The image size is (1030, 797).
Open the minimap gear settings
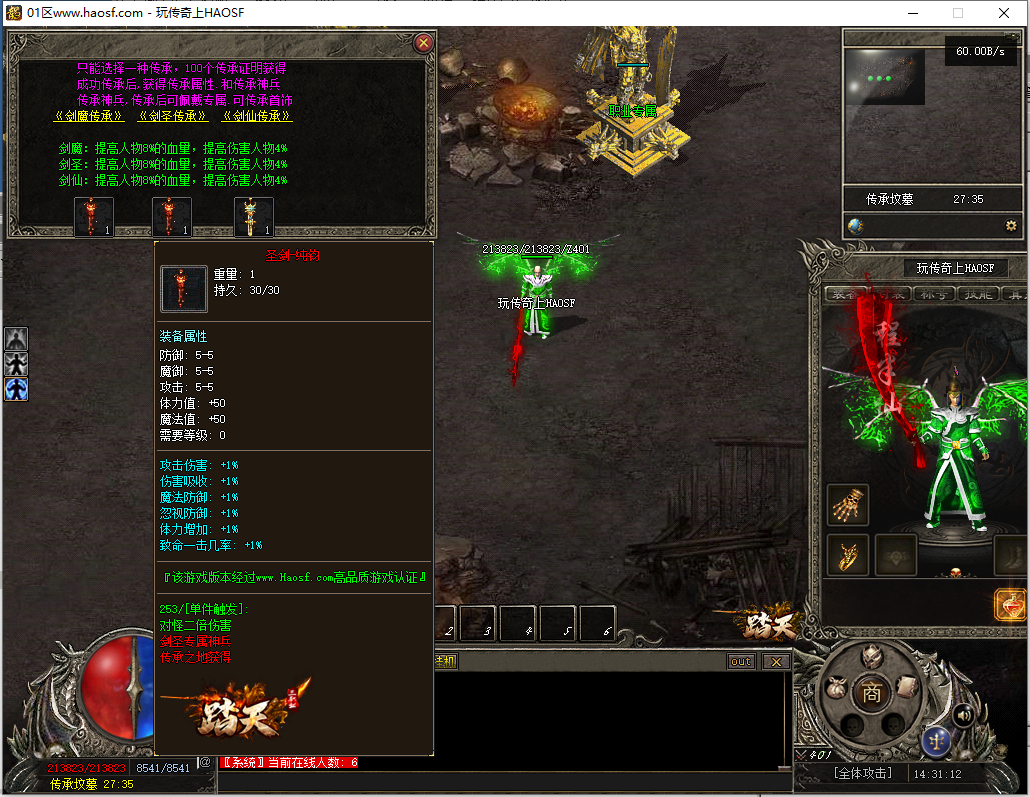pyautogui.click(x=1011, y=226)
